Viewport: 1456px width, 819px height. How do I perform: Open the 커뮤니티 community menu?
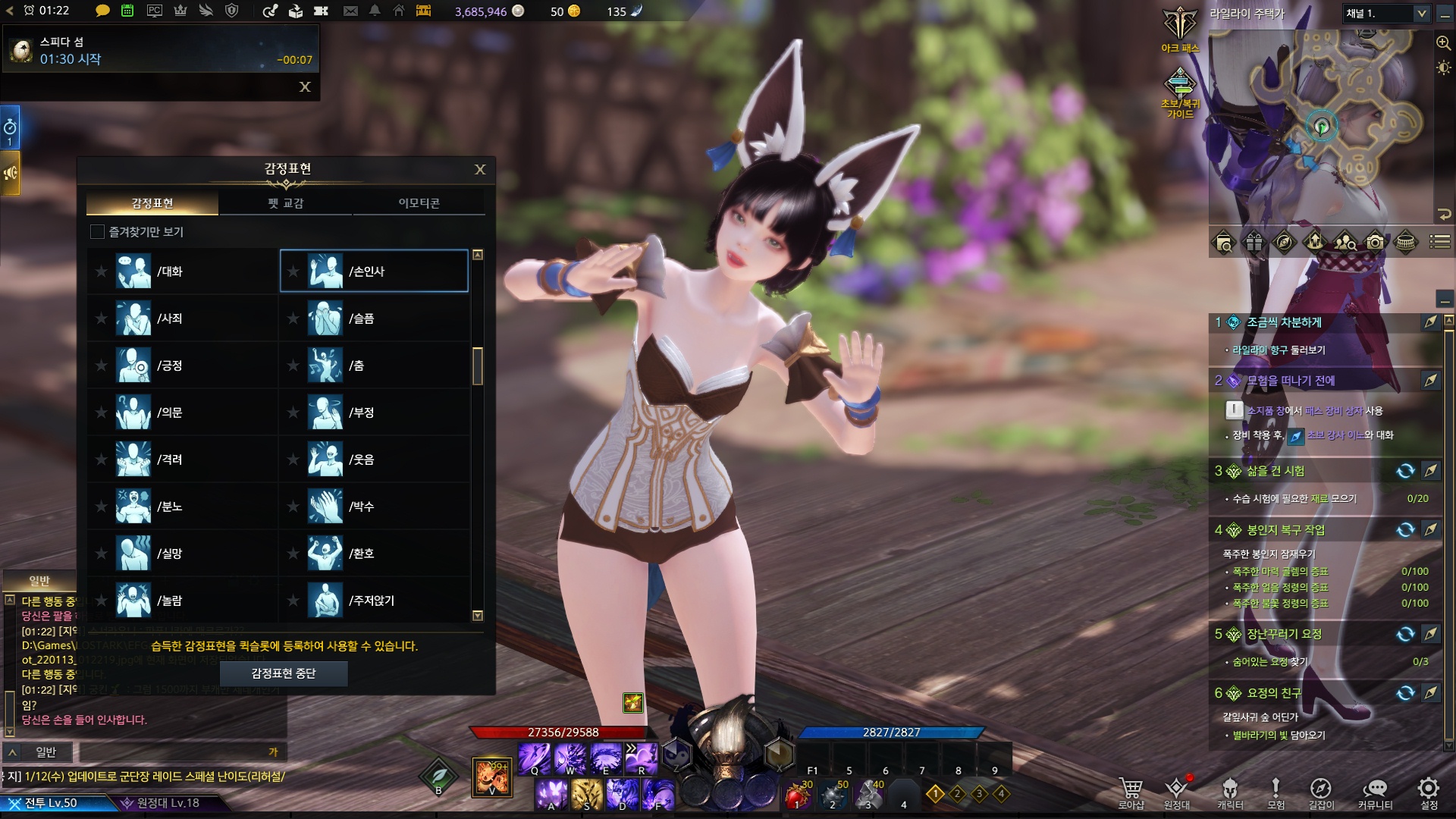click(x=1375, y=792)
